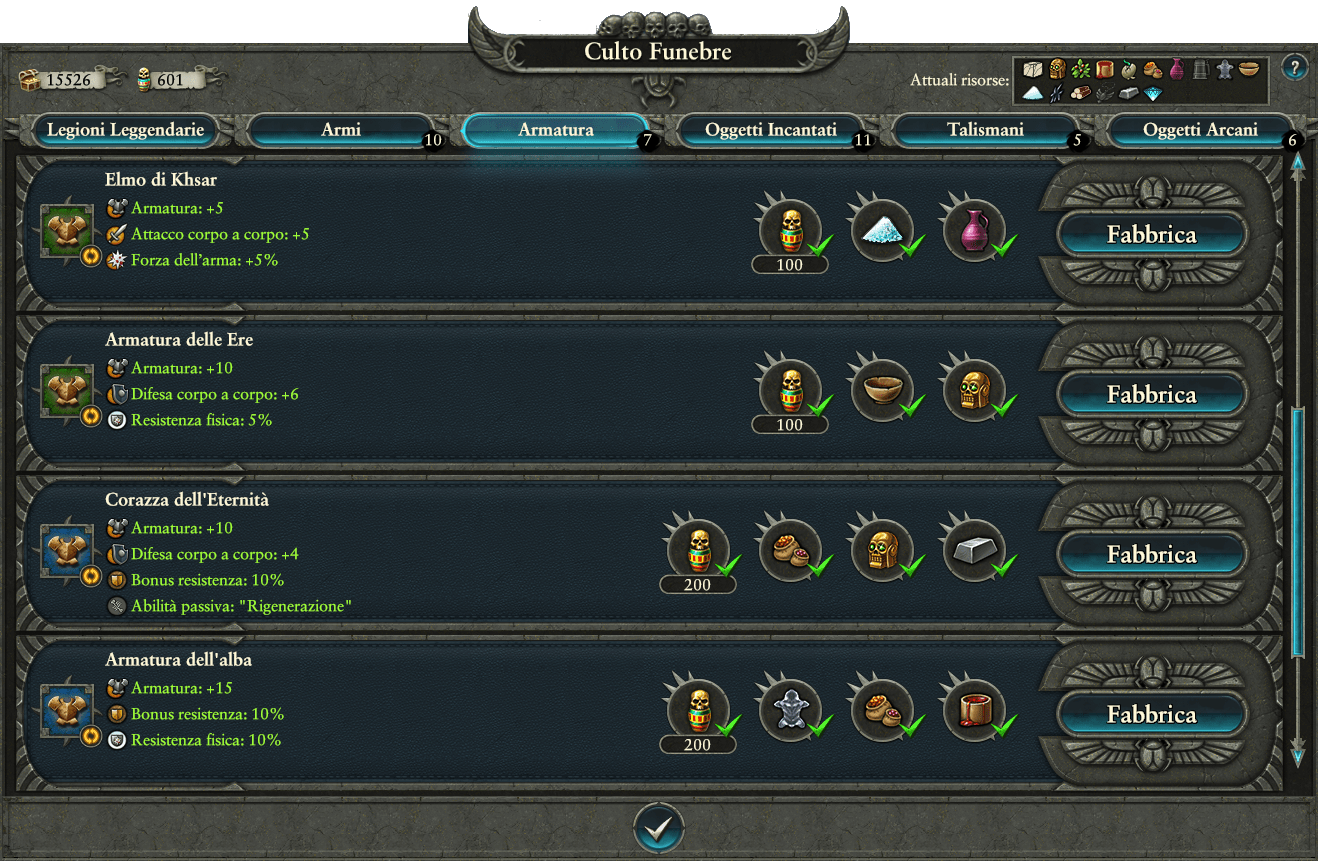Viewport: 1318px width, 861px height.
Task: Open the help question mark button
Action: pos(1294,68)
